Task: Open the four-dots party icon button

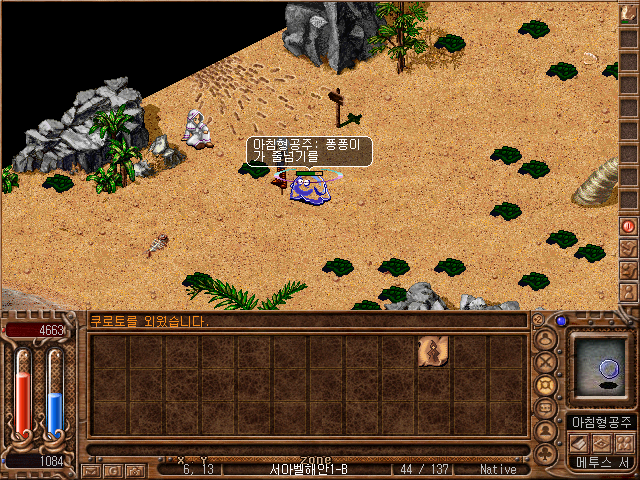Action: pyautogui.click(x=625, y=443)
